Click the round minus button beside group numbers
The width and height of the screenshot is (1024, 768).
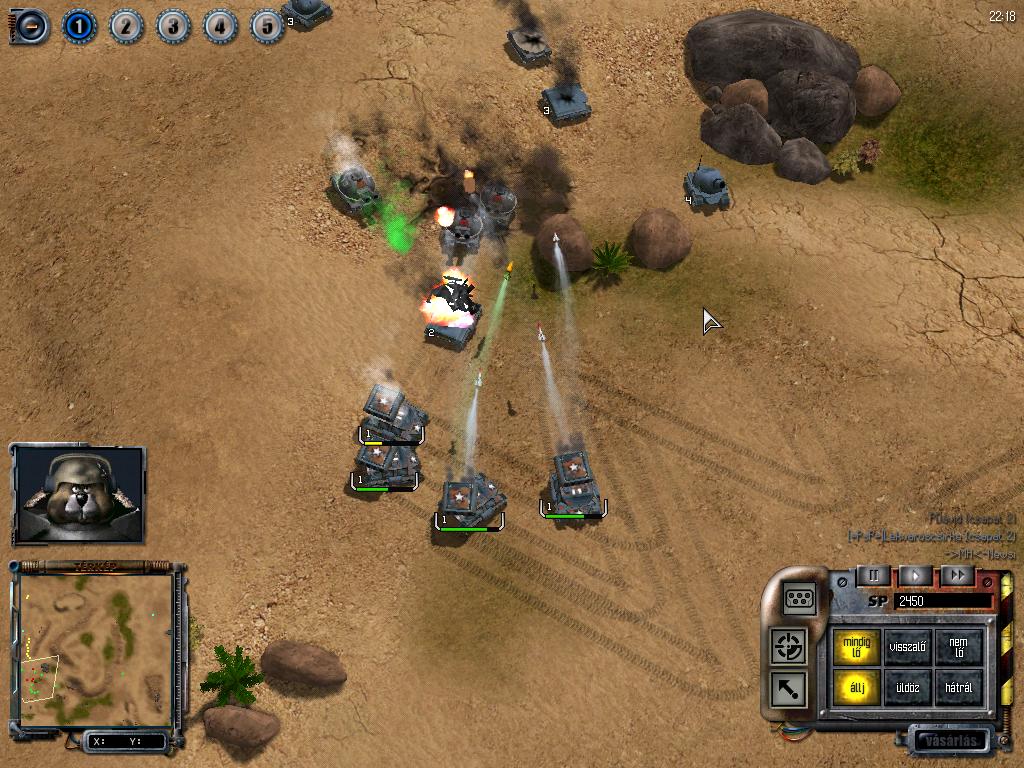click(30, 26)
